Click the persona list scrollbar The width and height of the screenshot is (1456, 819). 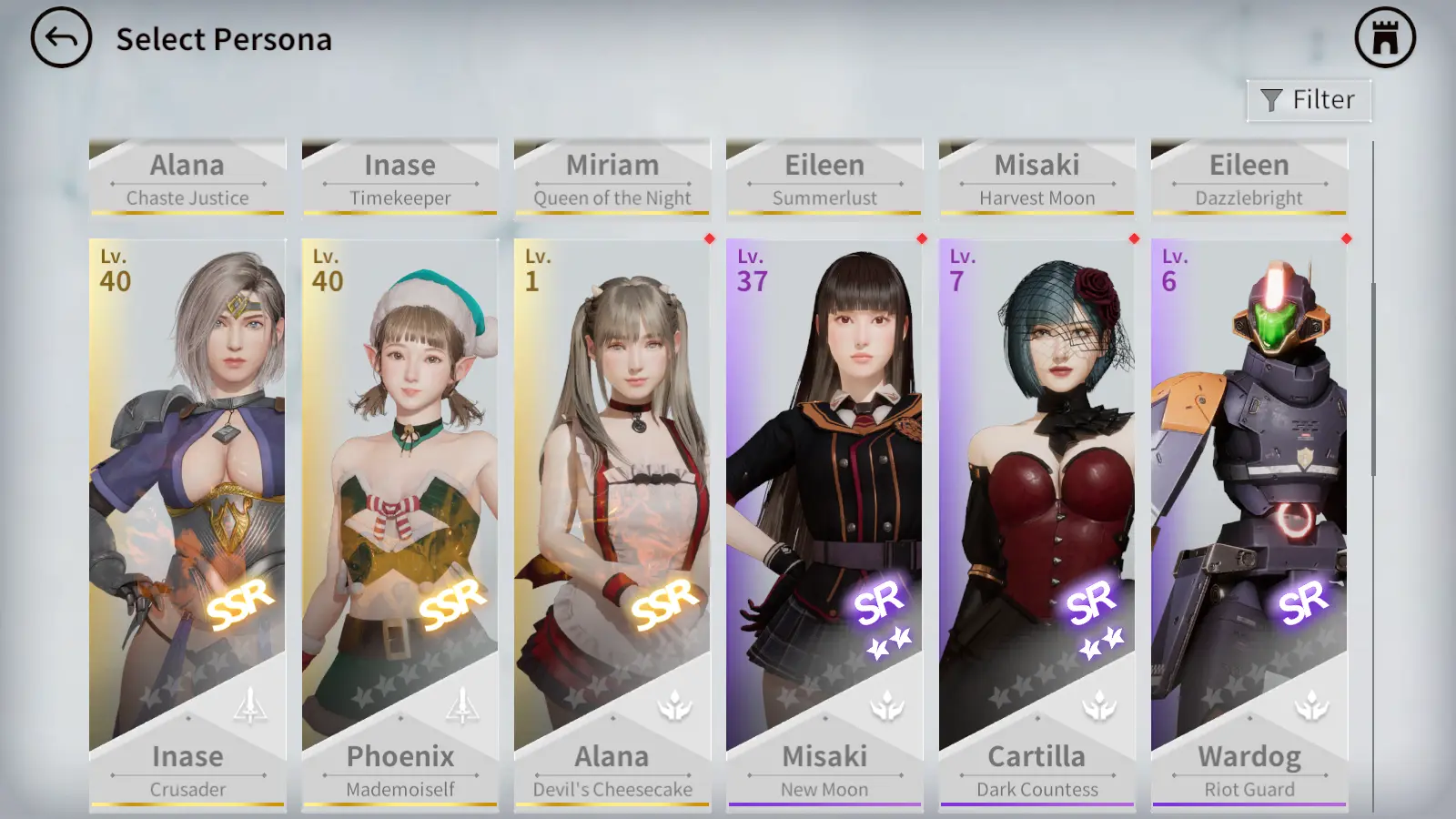click(1373, 379)
